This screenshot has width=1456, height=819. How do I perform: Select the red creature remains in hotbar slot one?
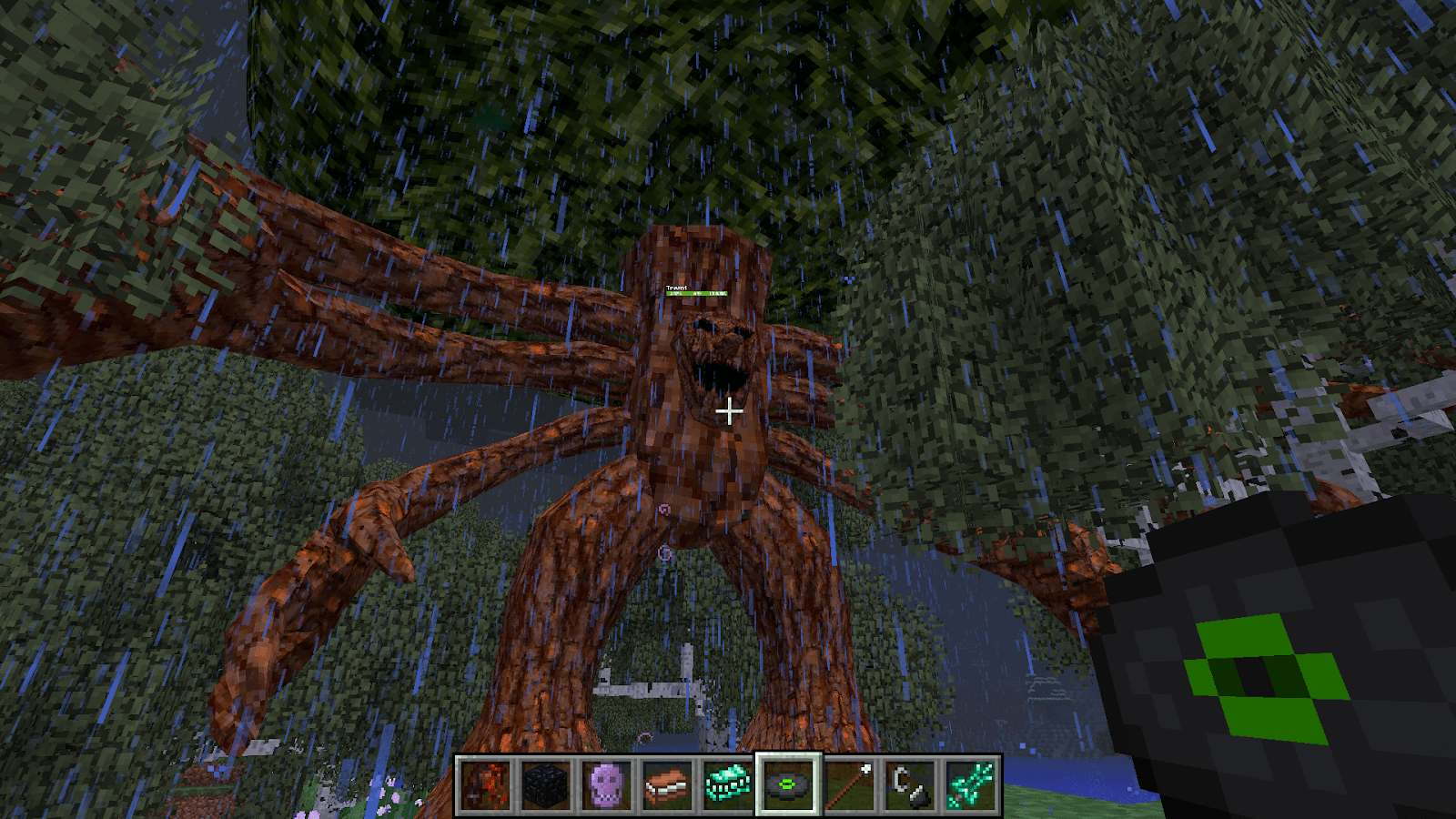pyautogui.click(x=484, y=787)
